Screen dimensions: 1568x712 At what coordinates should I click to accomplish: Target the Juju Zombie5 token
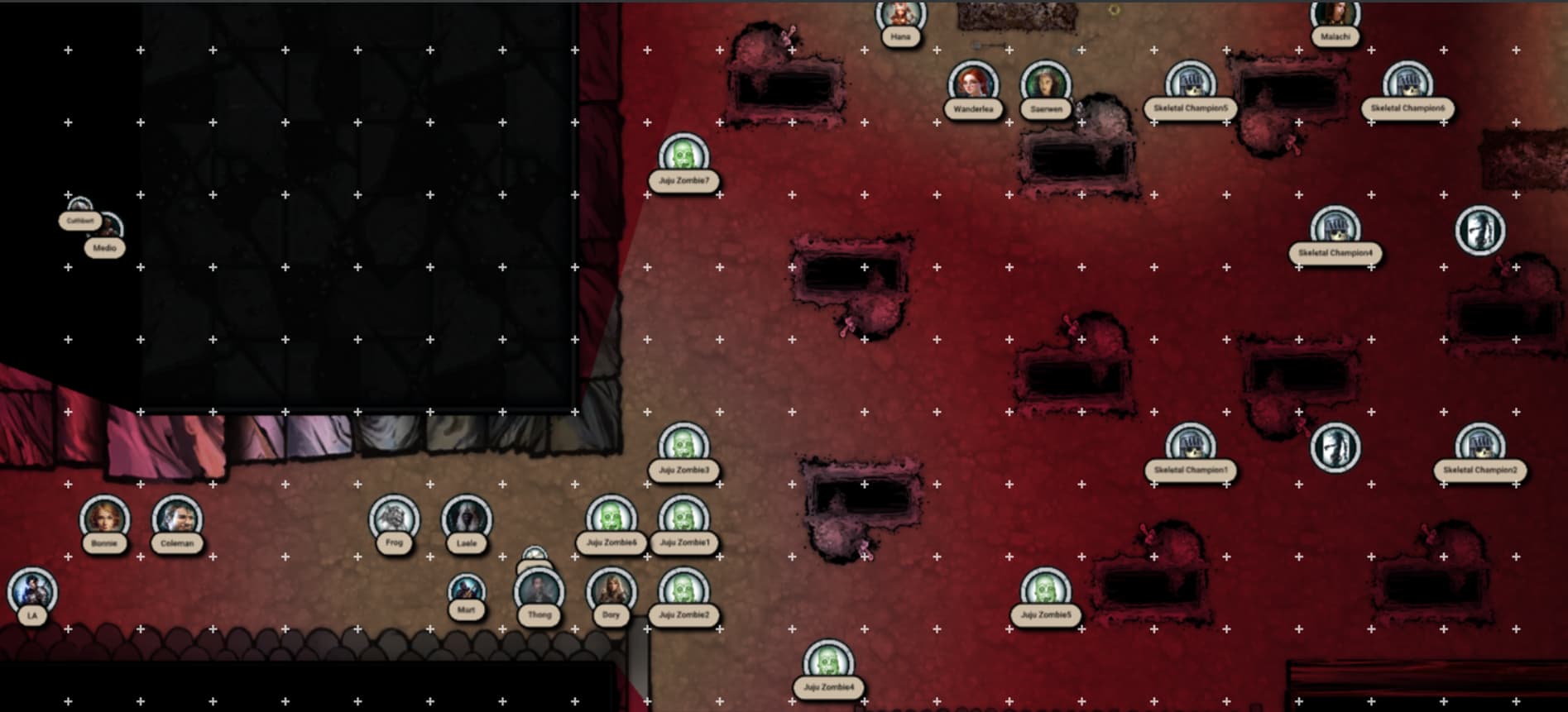(1046, 591)
